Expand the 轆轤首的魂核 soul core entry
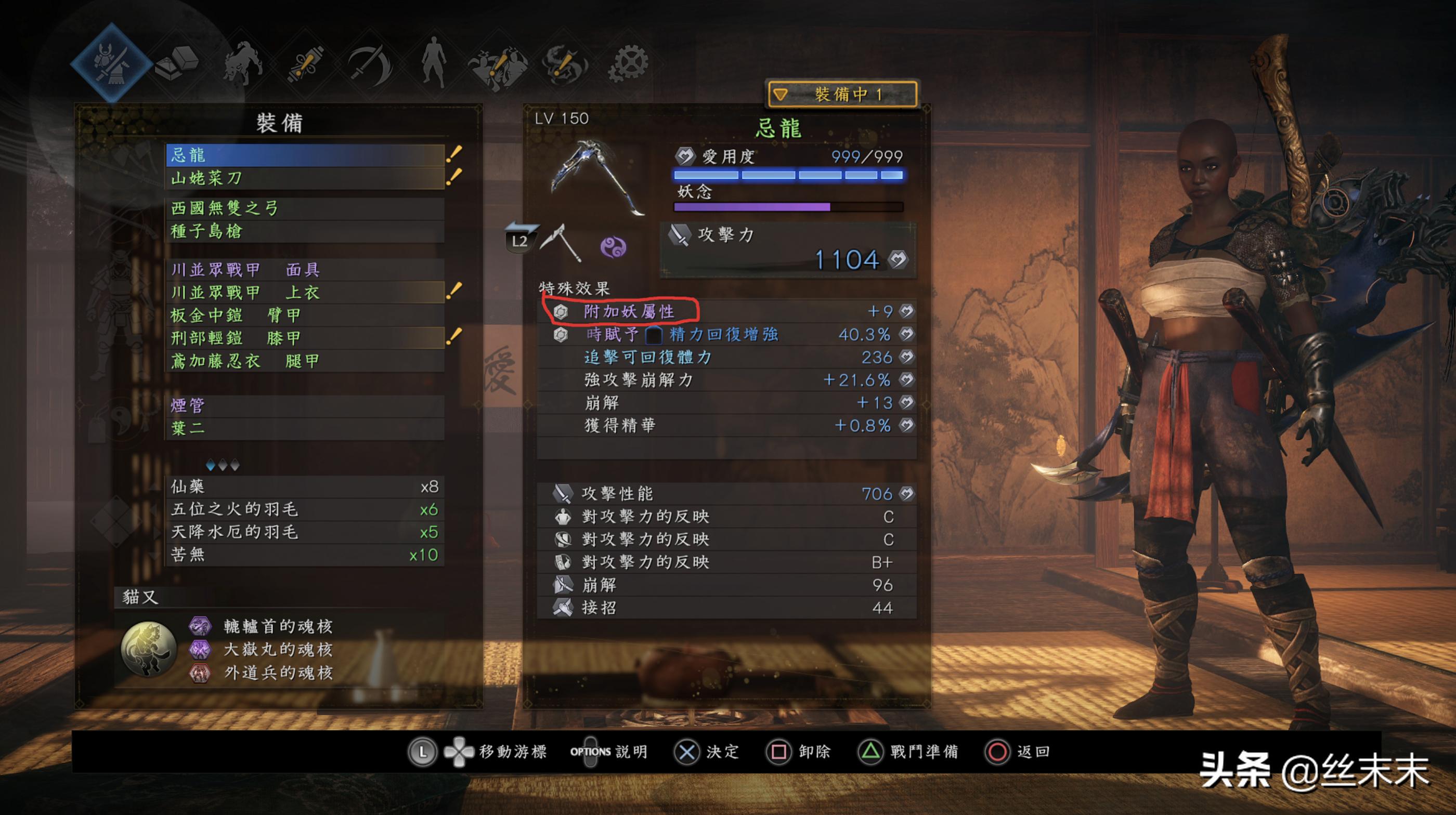 click(x=275, y=627)
